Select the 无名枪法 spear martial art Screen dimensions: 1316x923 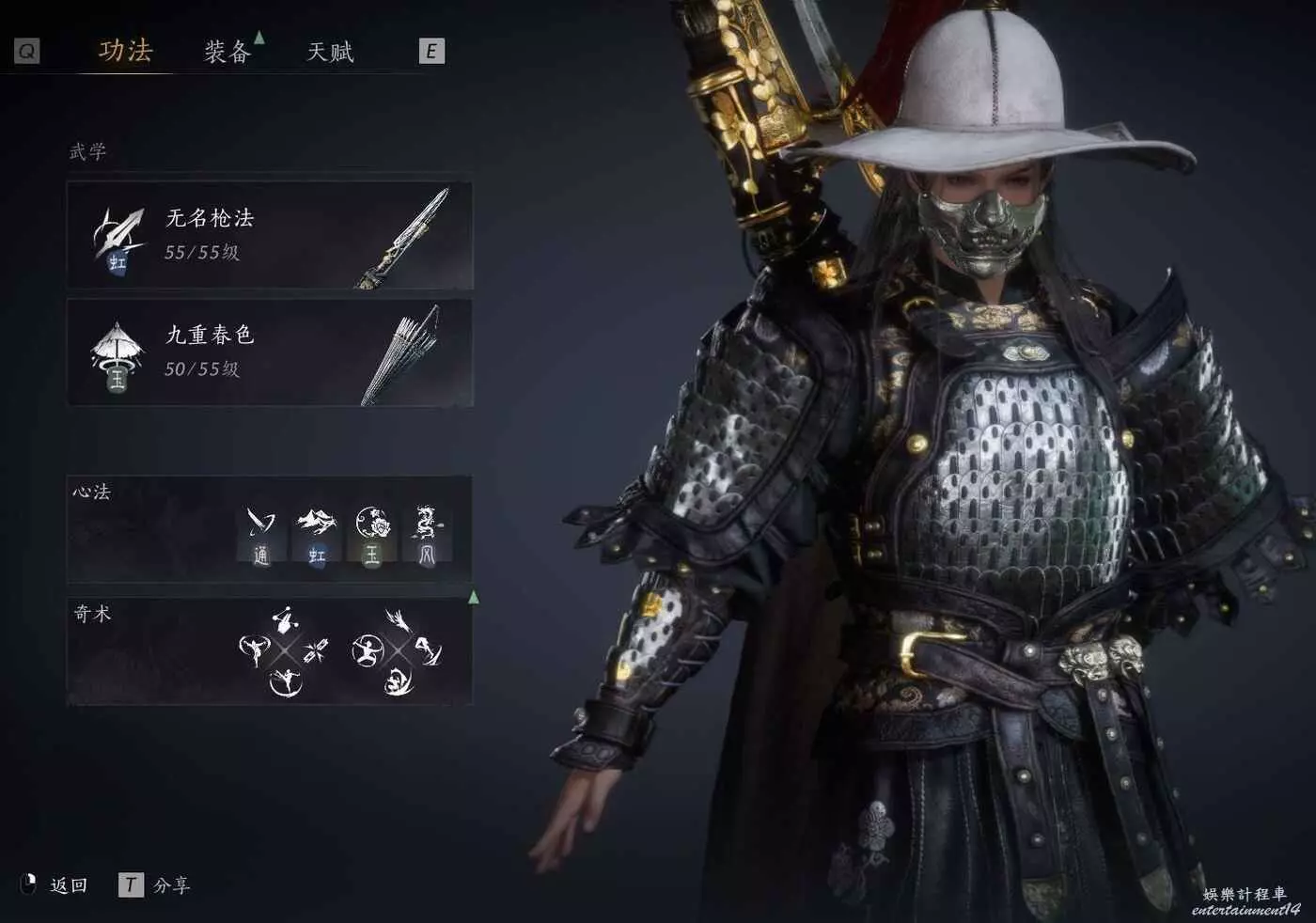point(270,235)
